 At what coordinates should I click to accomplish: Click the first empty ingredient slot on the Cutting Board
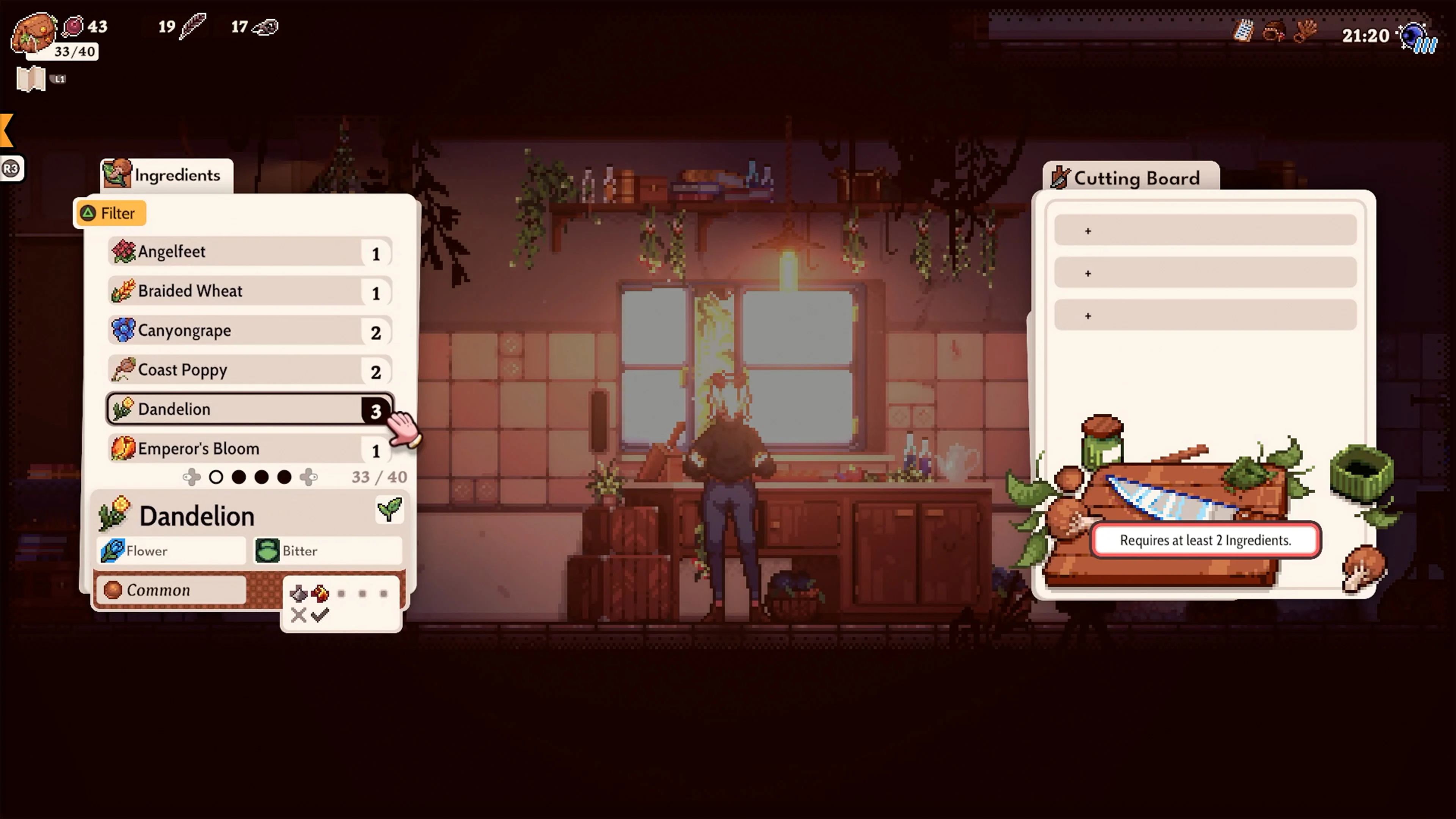1205,229
